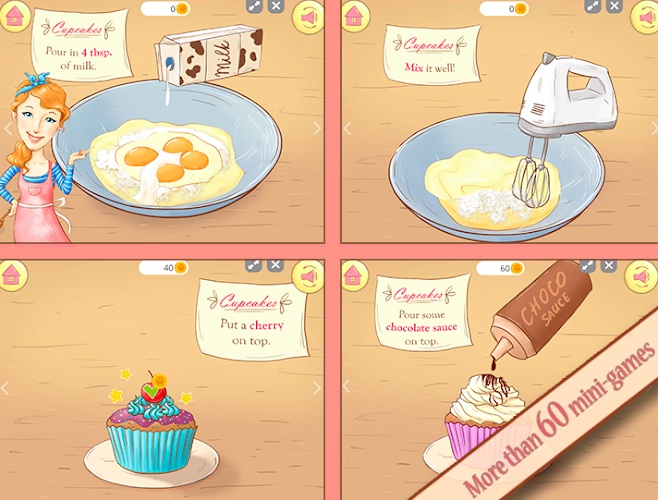The height and width of the screenshot is (500, 658).
Task: Show previous step in the mixer panel
Action: (x=347, y=128)
